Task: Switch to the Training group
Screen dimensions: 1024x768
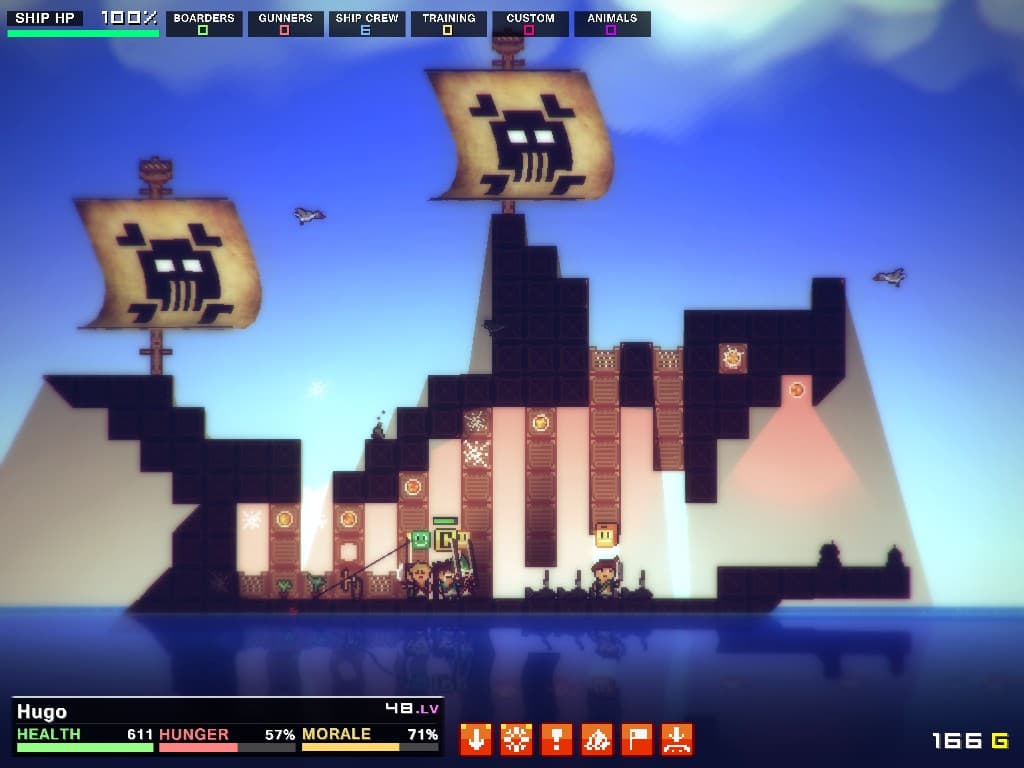Action: (448, 23)
